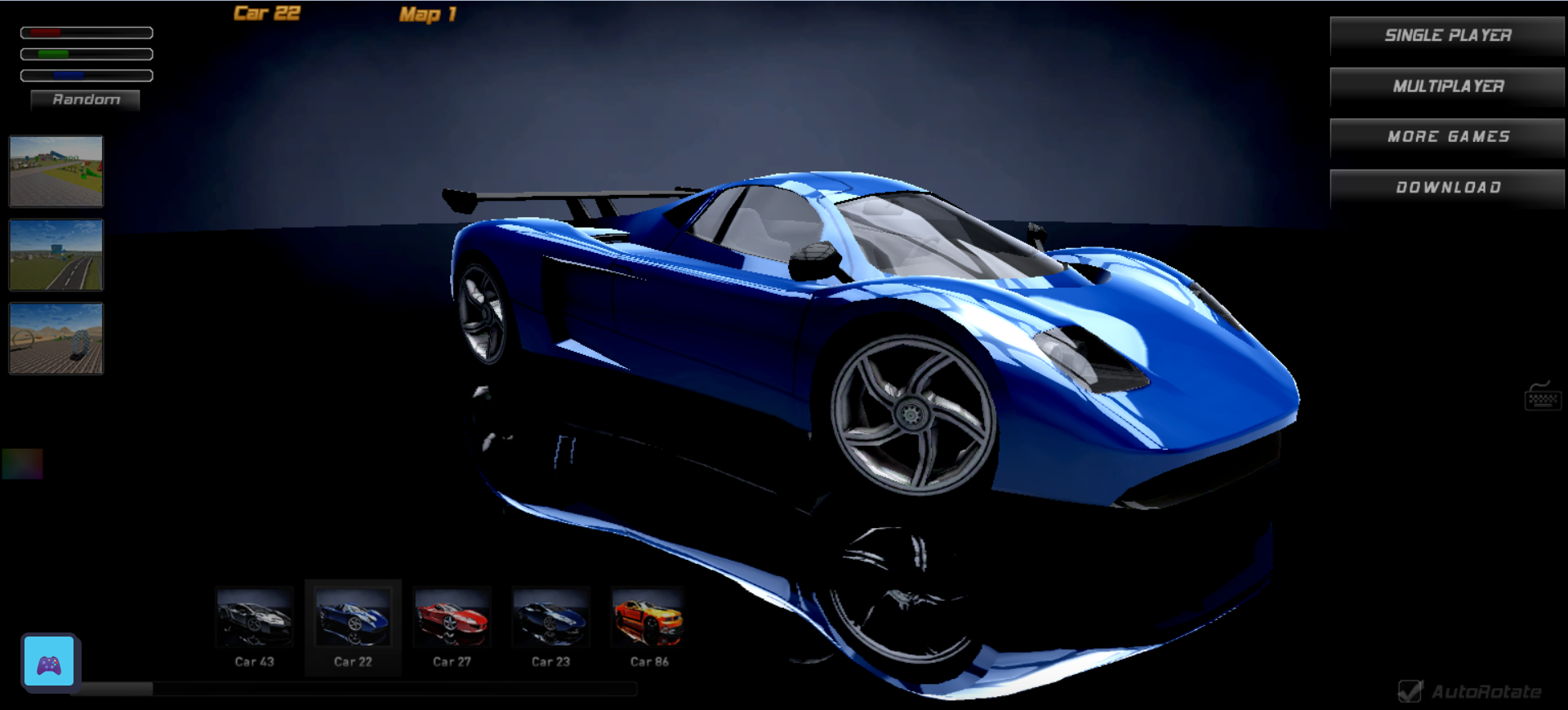The image size is (1568, 710).
Task: Click the More Games button
Action: pos(1446,137)
